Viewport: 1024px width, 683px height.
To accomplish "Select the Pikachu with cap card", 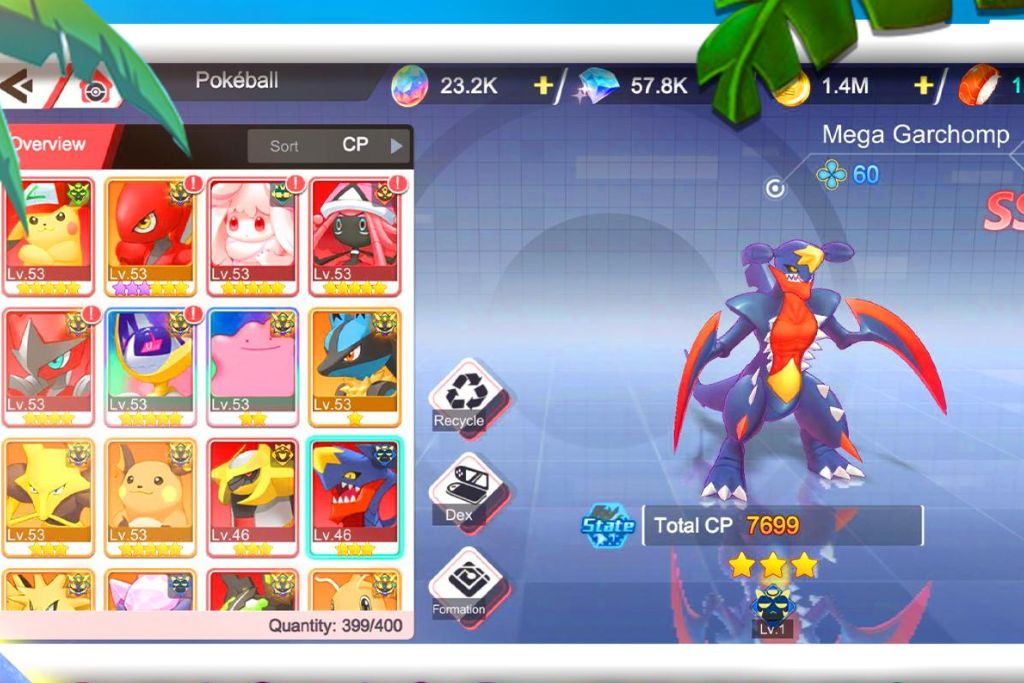I will click(x=49, y=236).
